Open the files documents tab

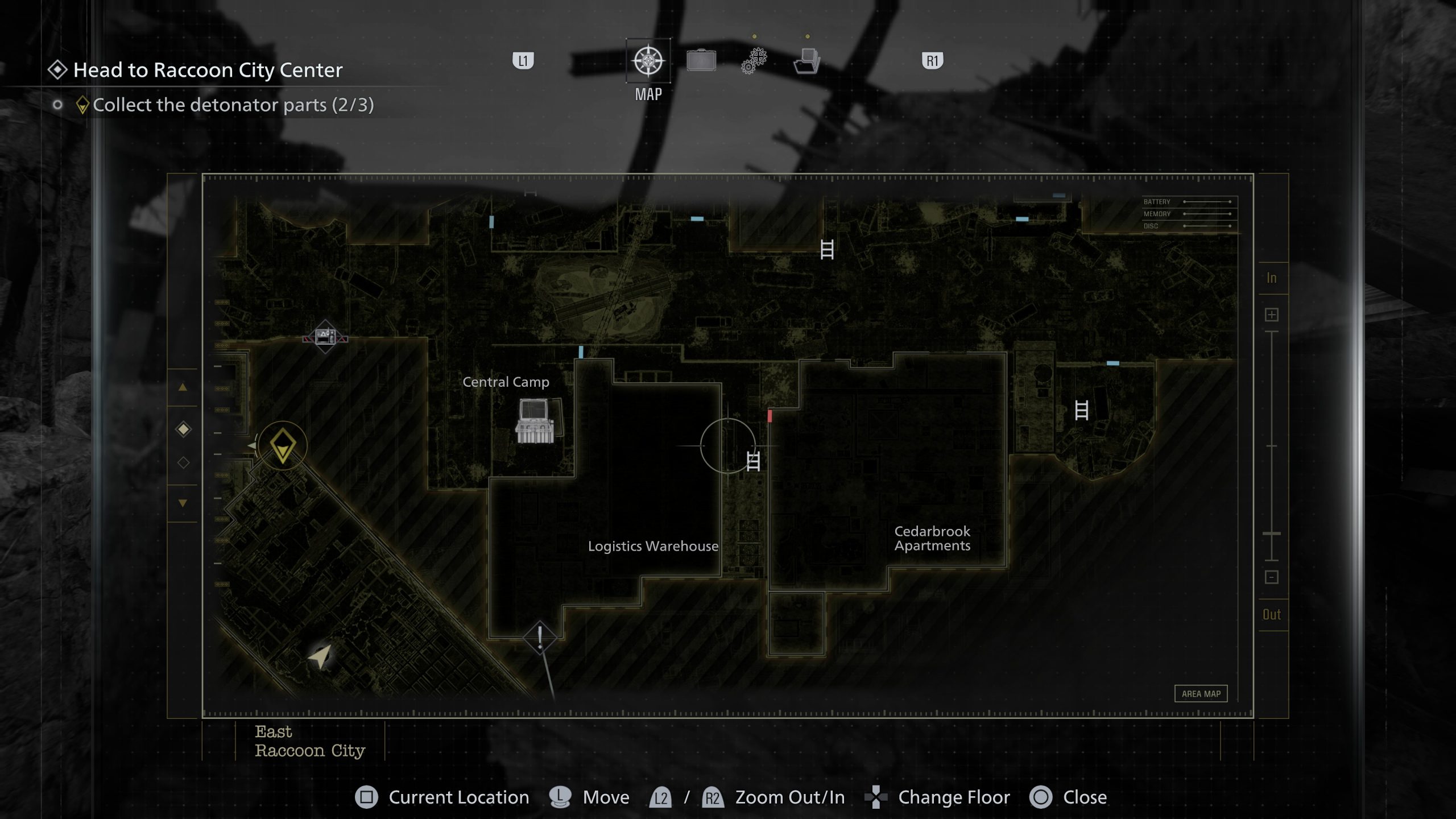point(807,60)
